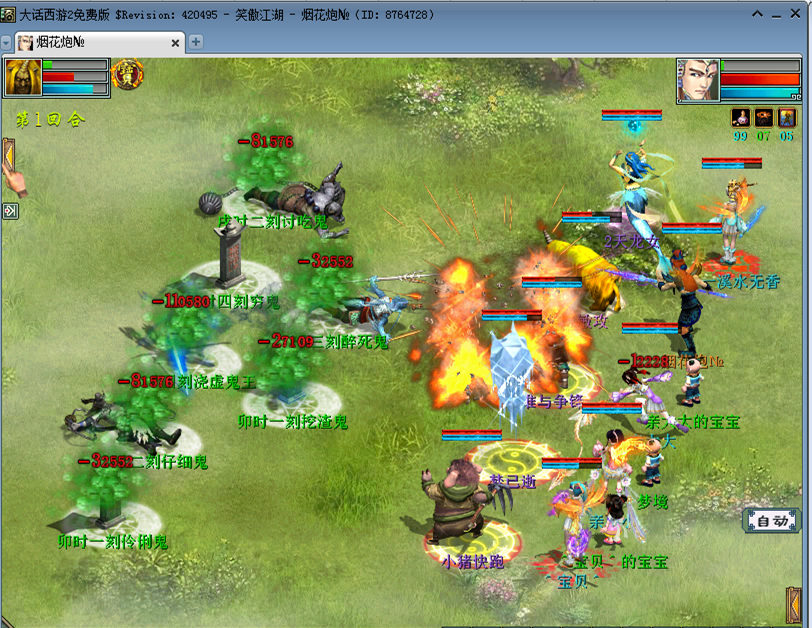Close the game window
The image size is (812, 628).
tap(798, 14)
